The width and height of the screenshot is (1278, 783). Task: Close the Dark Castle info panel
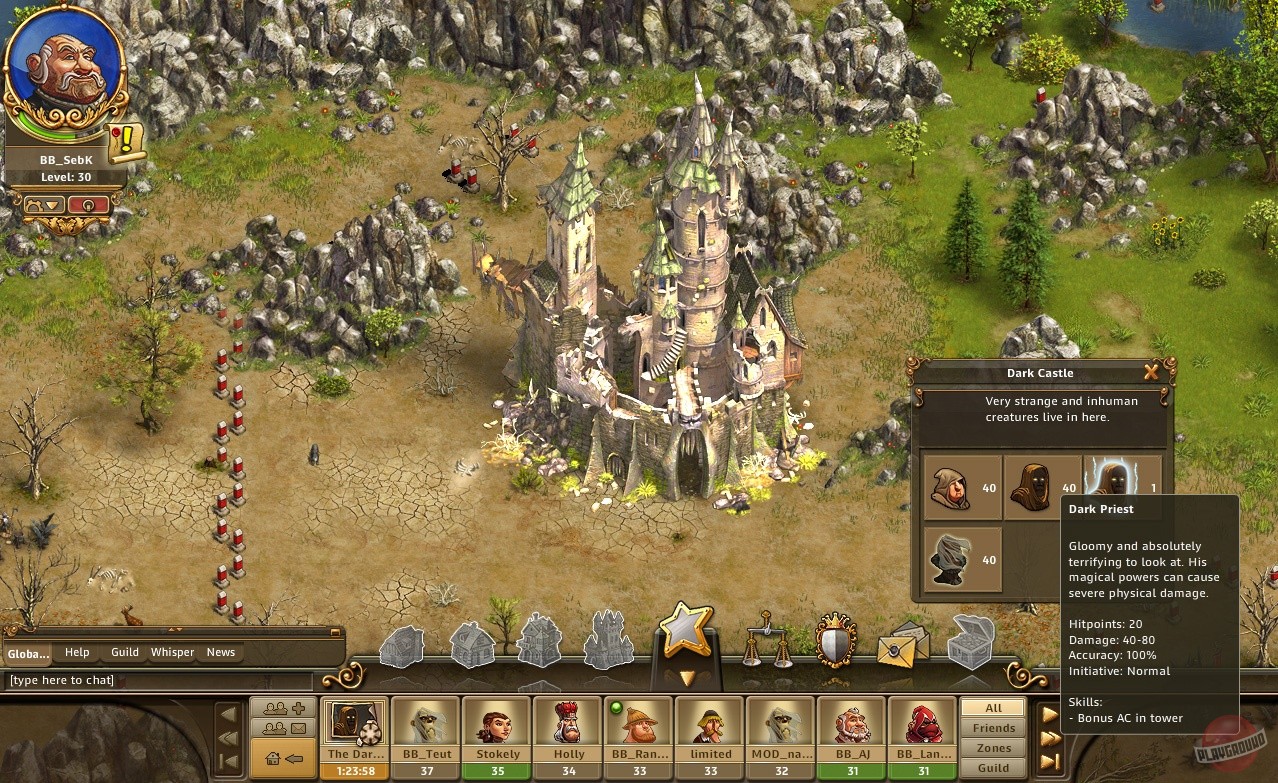[1151, 373]
